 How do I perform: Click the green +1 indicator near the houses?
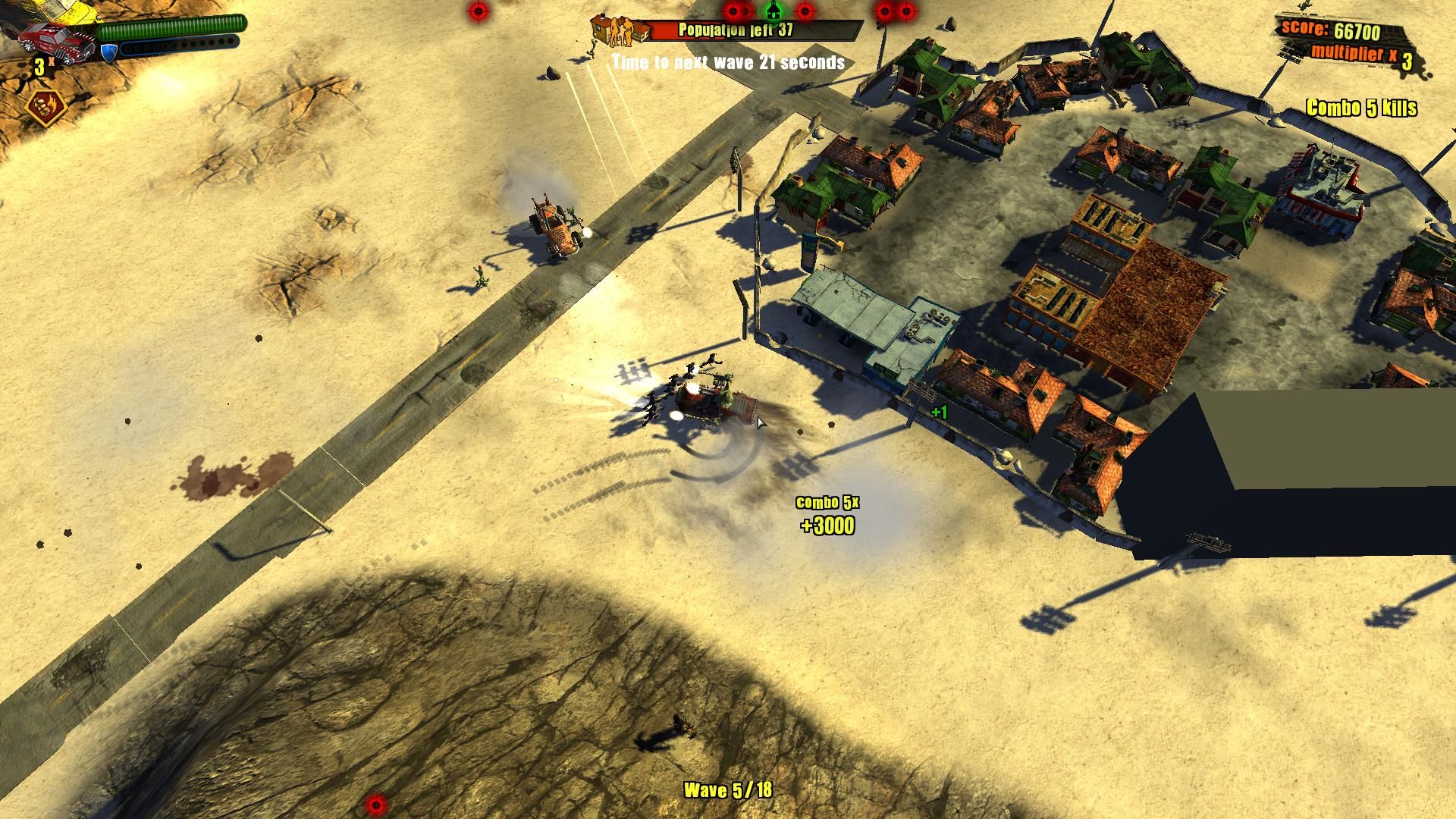click(x=938, y=412)
